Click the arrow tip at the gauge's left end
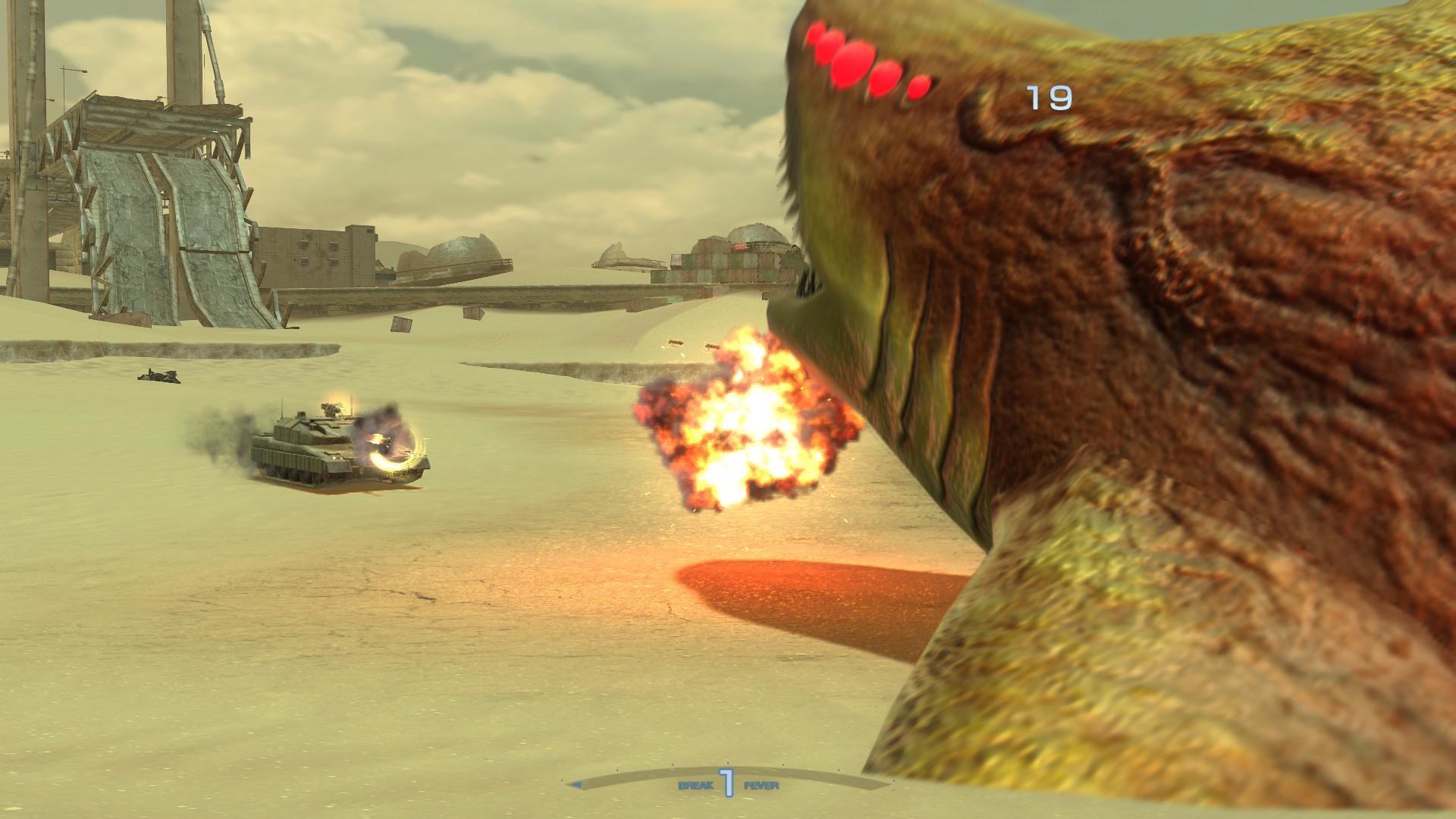1456x819 pixels. click(574, 783)
